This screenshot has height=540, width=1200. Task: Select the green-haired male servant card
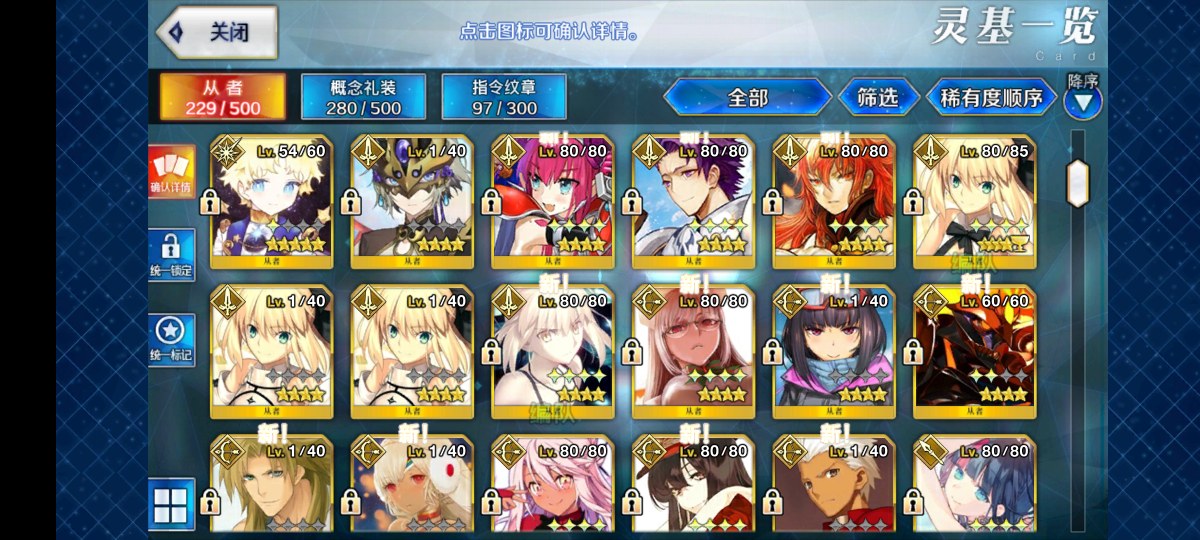click(x=271, y=485)
